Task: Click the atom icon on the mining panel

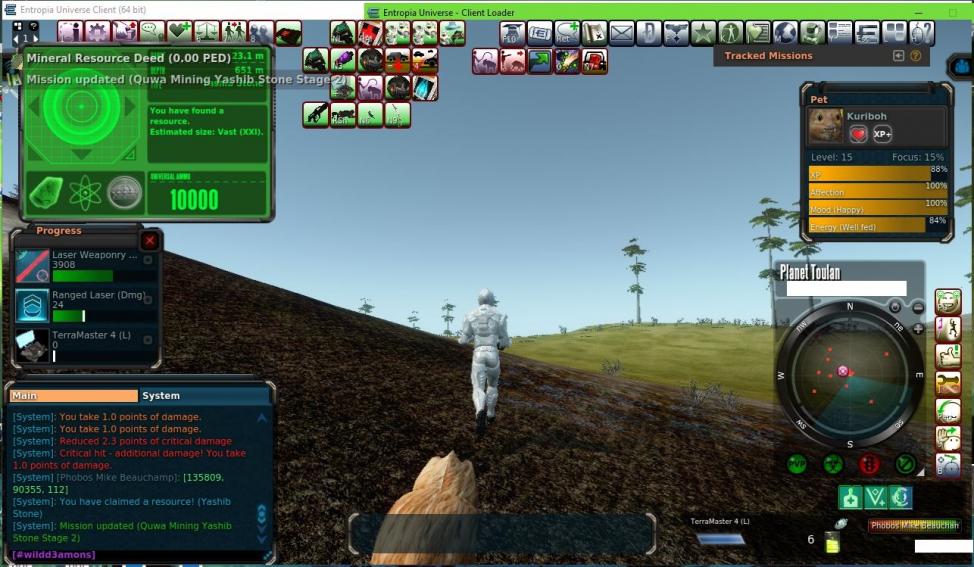Action: [85, 192]
